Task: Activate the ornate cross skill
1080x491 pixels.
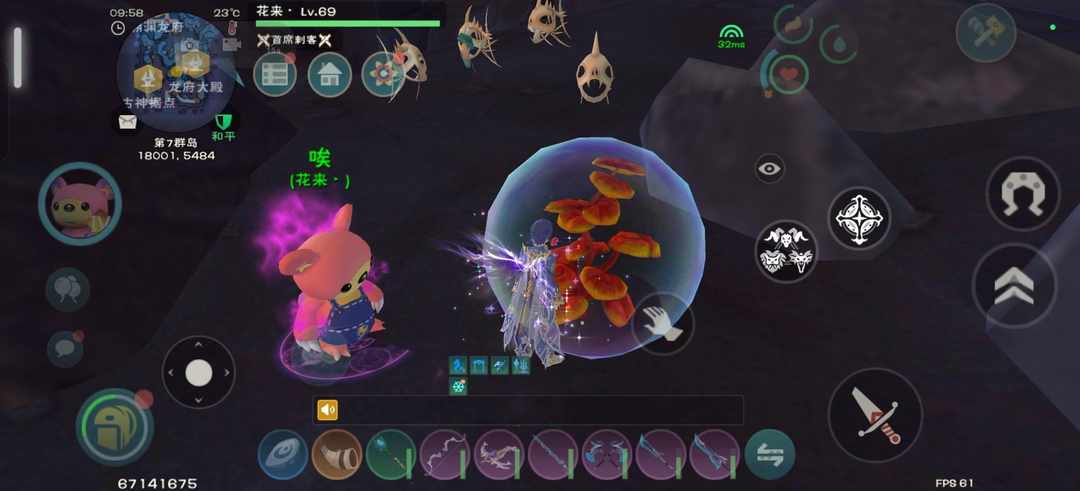Action: pyautogui.click(x=859, y=217)
